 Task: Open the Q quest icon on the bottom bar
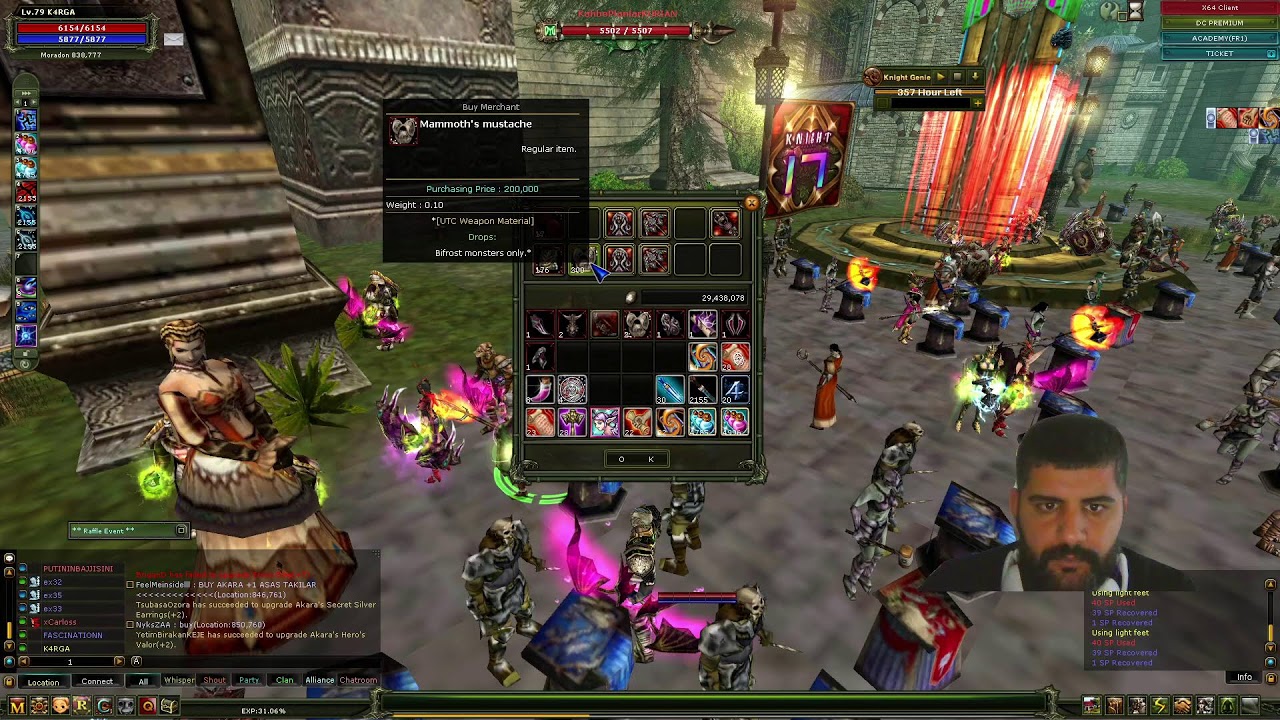148,706
